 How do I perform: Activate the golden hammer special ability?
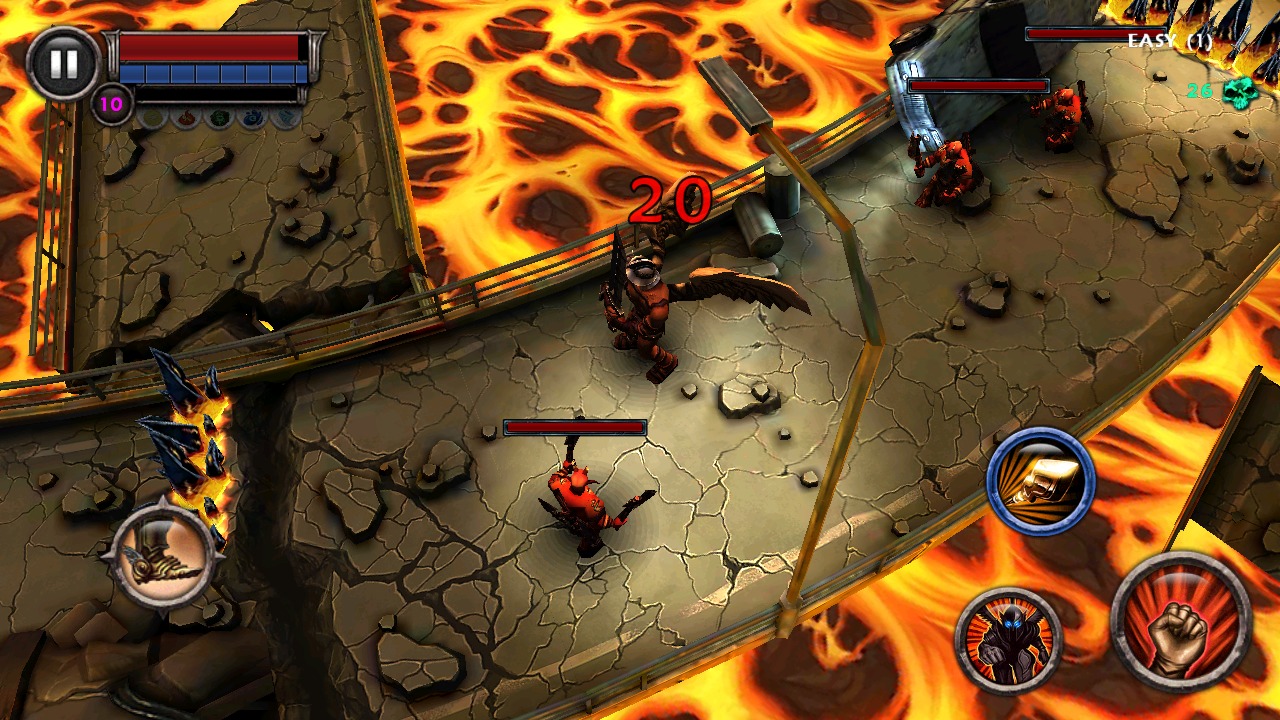[1039, 484]
